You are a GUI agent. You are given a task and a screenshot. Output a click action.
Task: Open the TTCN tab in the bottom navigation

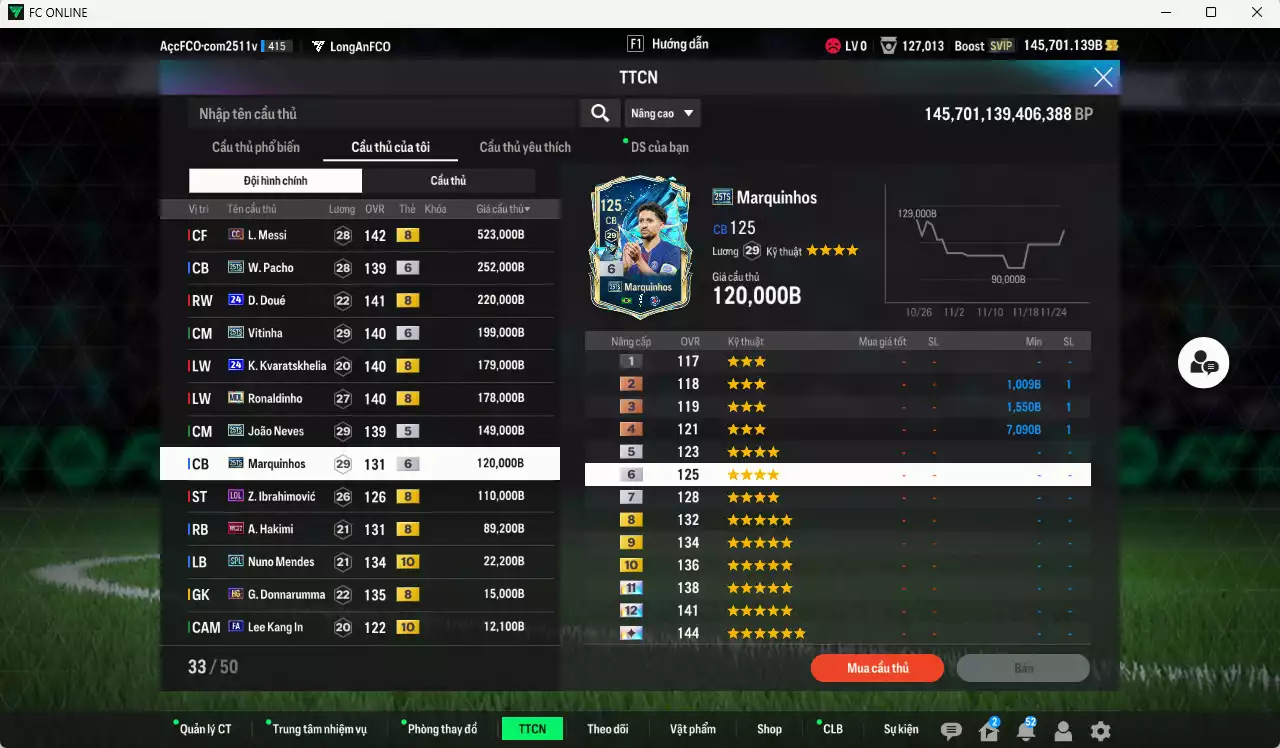tap(532, 729)
